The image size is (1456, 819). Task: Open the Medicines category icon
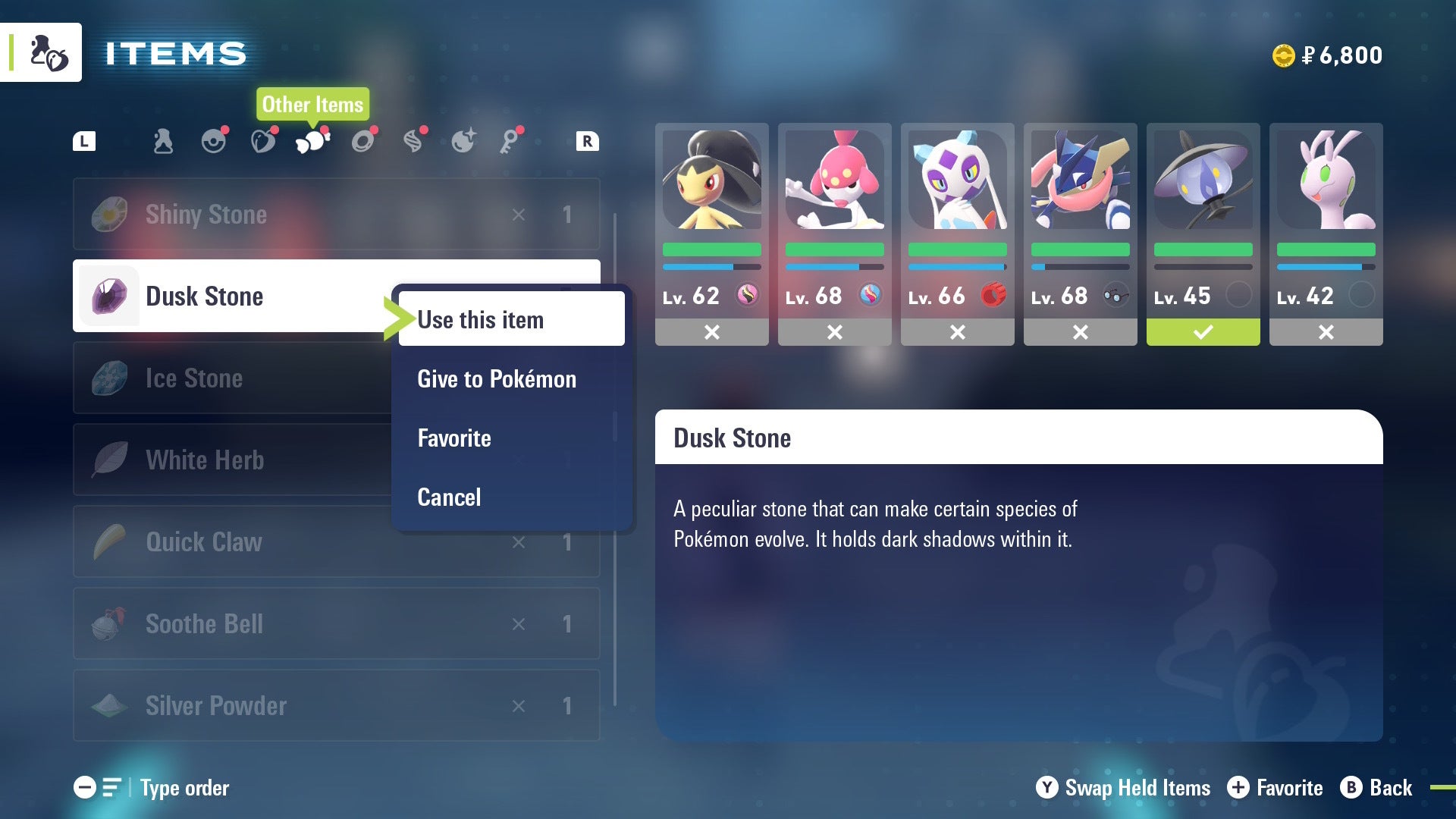point(163,140)
